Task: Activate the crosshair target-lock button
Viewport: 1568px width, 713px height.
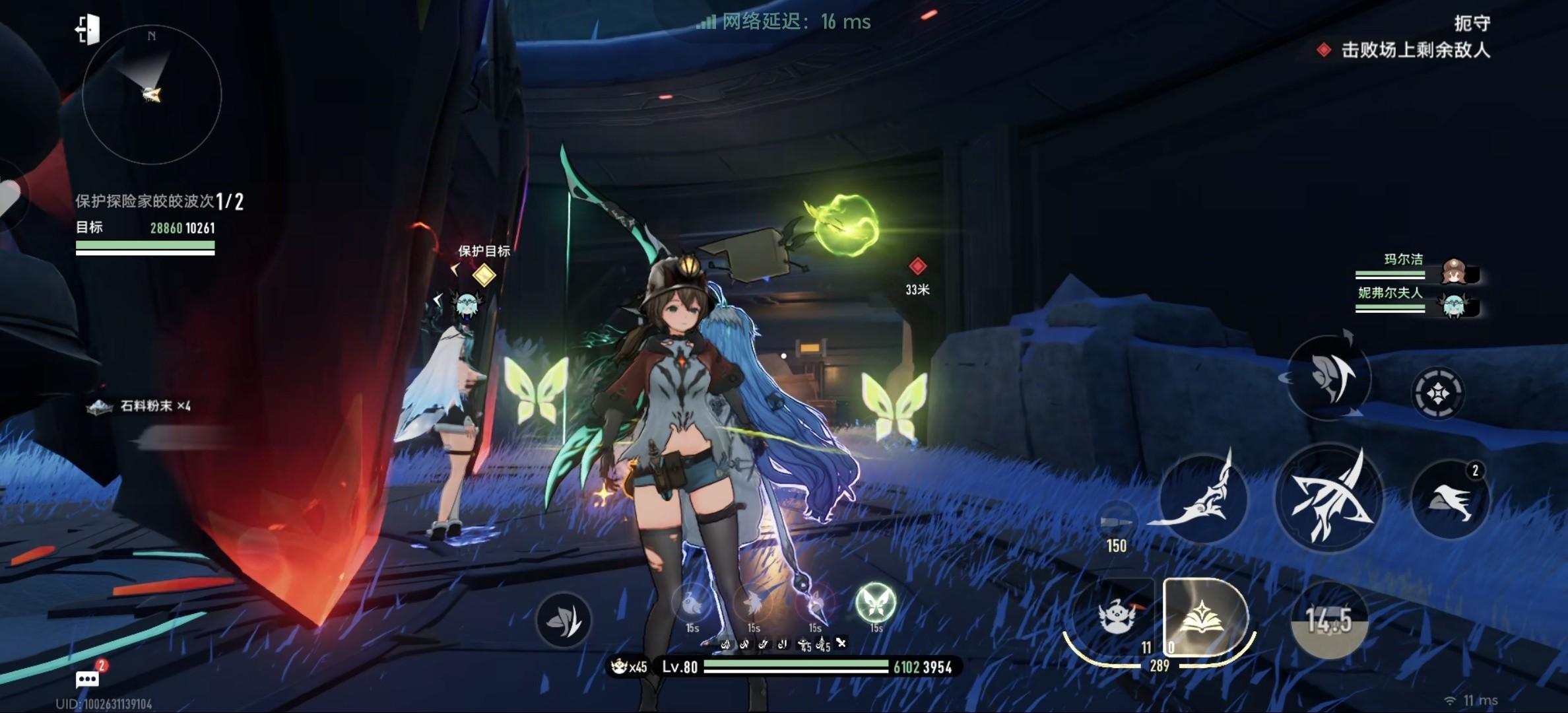Action: pyautogui.click(x=1438, y=394)
